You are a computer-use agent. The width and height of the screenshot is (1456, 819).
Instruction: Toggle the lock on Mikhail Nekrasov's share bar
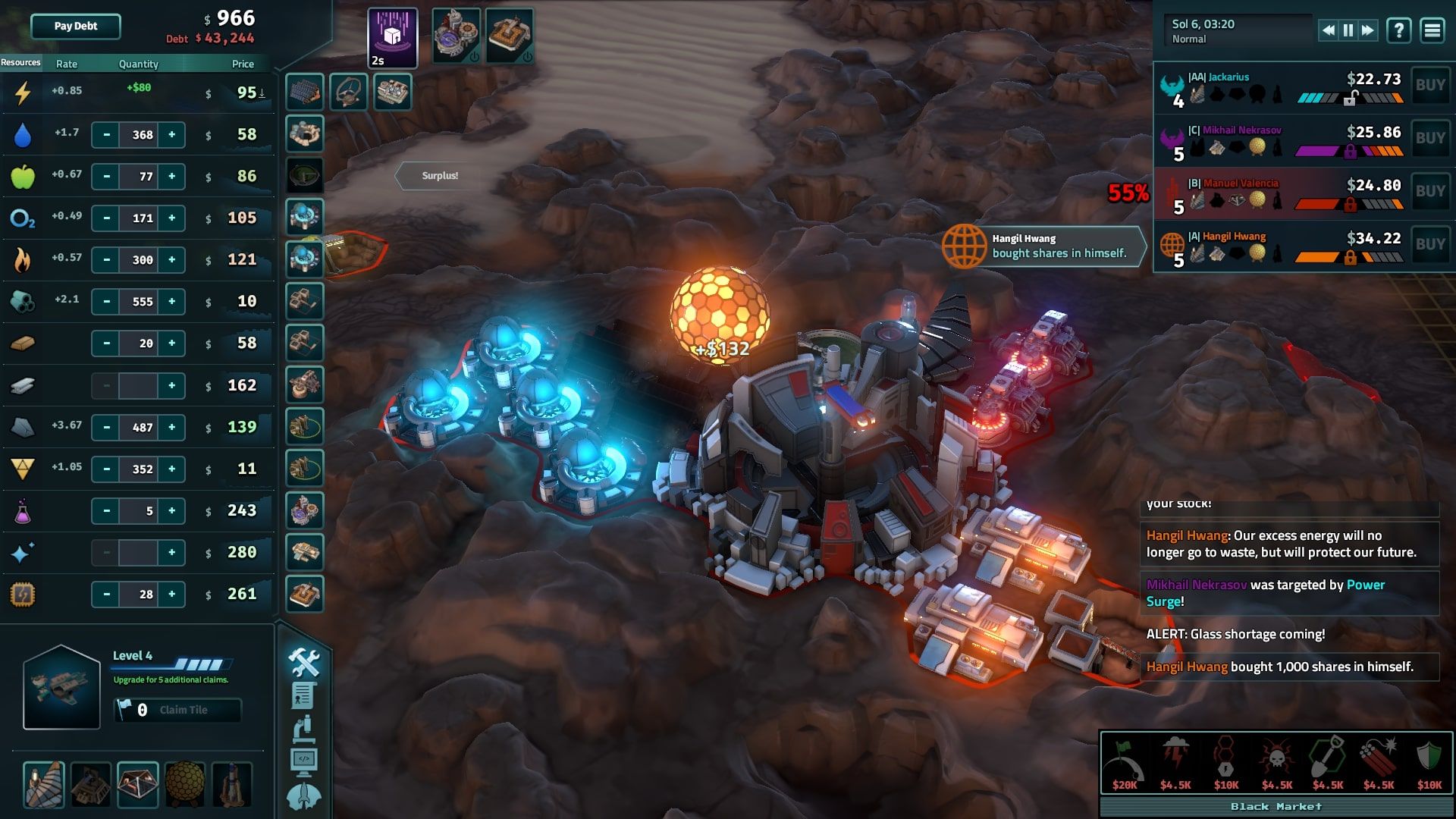coord(1351,151)
